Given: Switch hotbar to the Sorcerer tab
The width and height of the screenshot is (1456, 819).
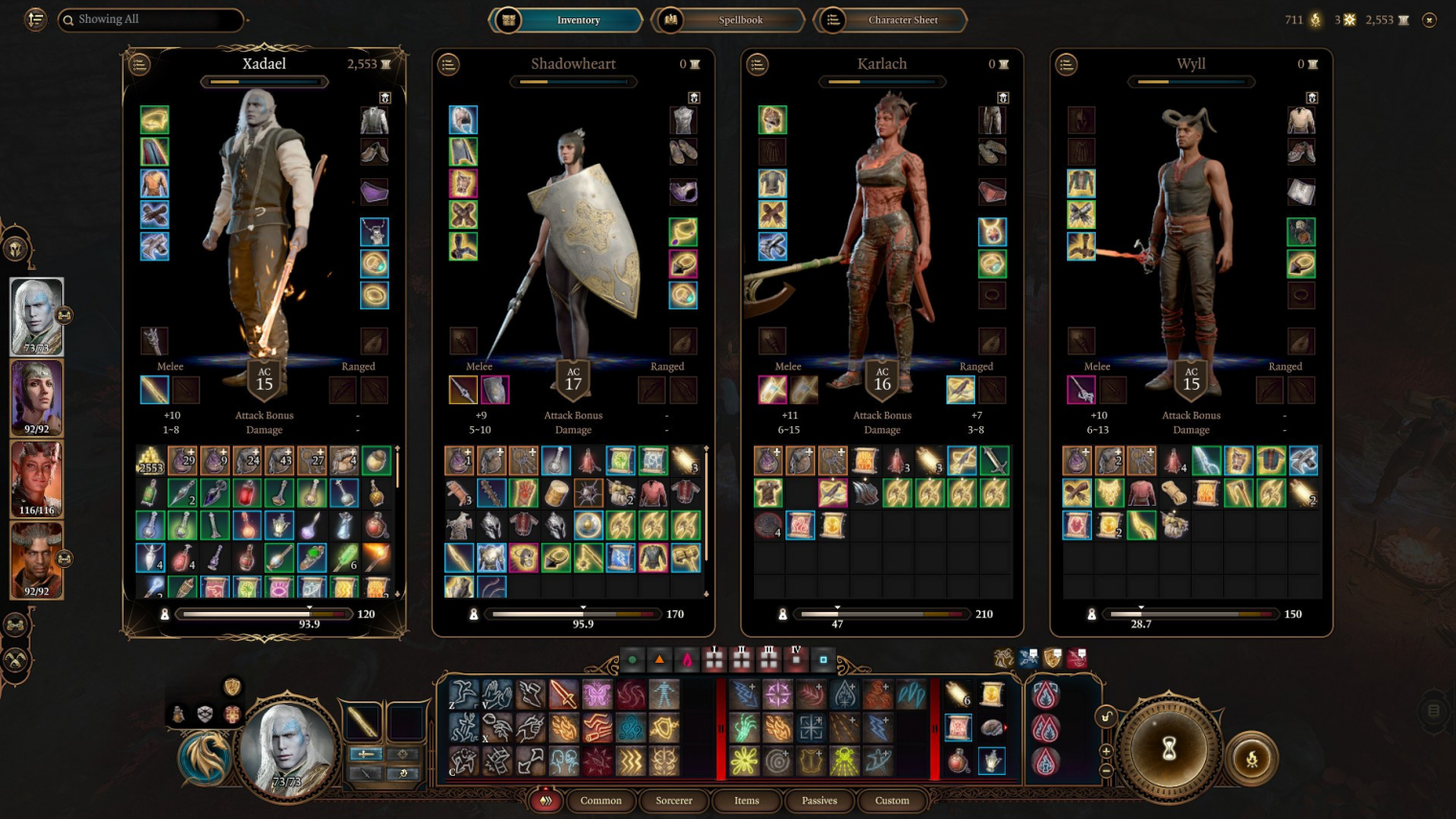Looking at the screenshot, I should point(673,801).
